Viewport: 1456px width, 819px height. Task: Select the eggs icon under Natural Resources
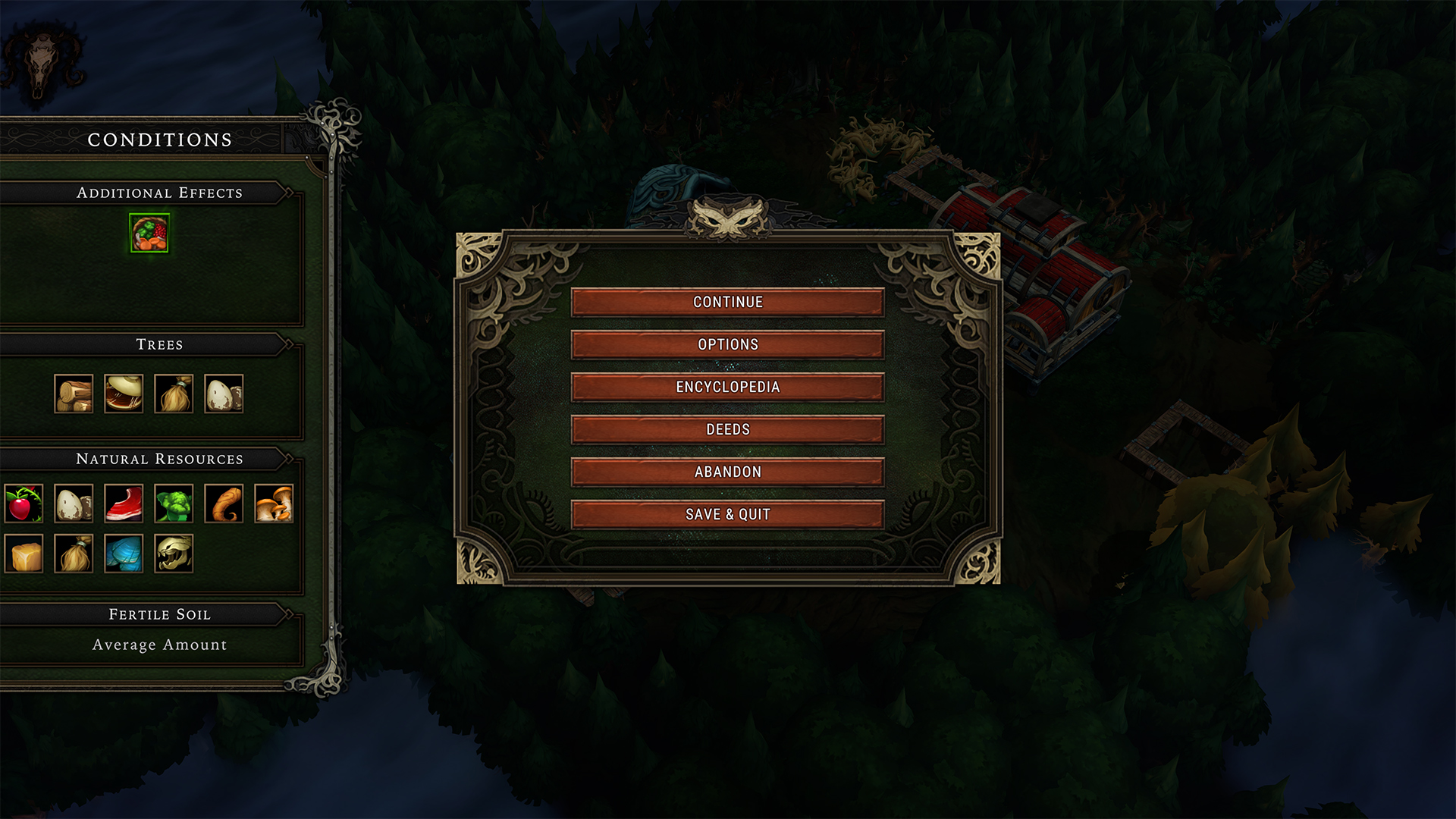click(x=74, y=504)
